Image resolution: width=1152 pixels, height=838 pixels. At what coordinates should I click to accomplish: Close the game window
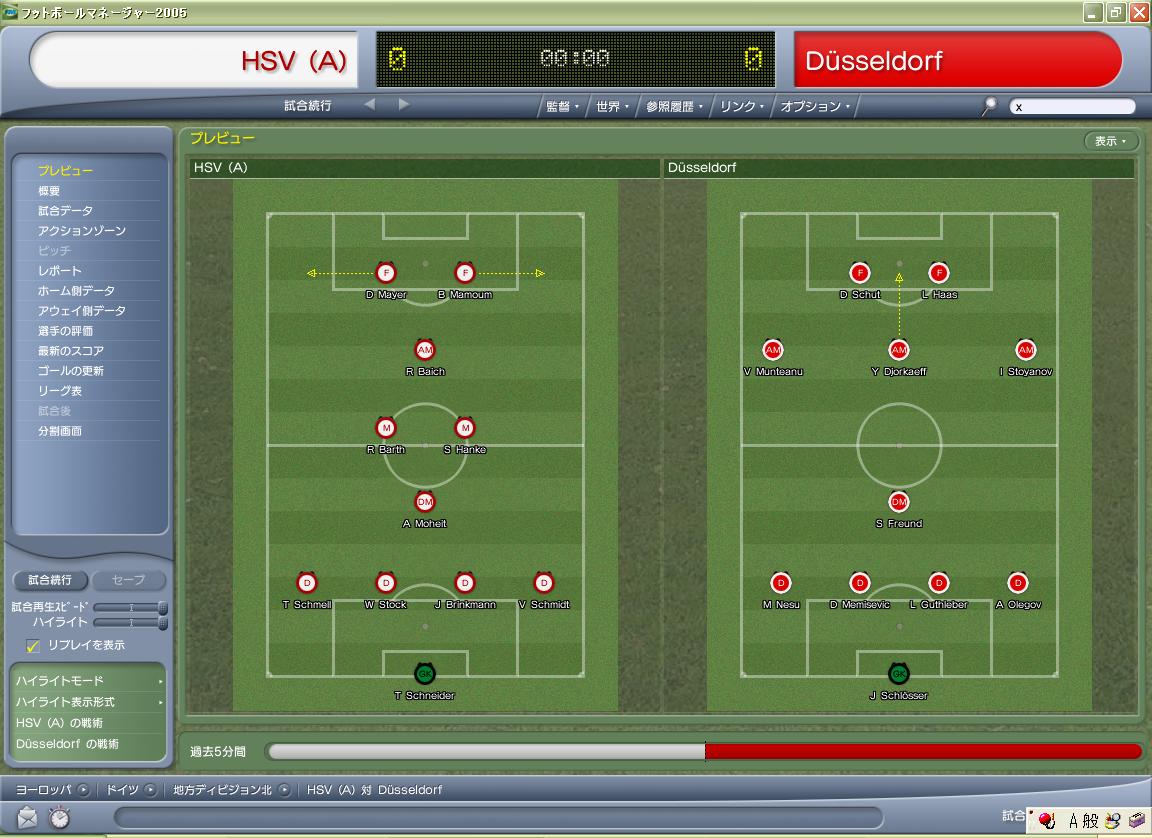click(x=1139, y=13)
